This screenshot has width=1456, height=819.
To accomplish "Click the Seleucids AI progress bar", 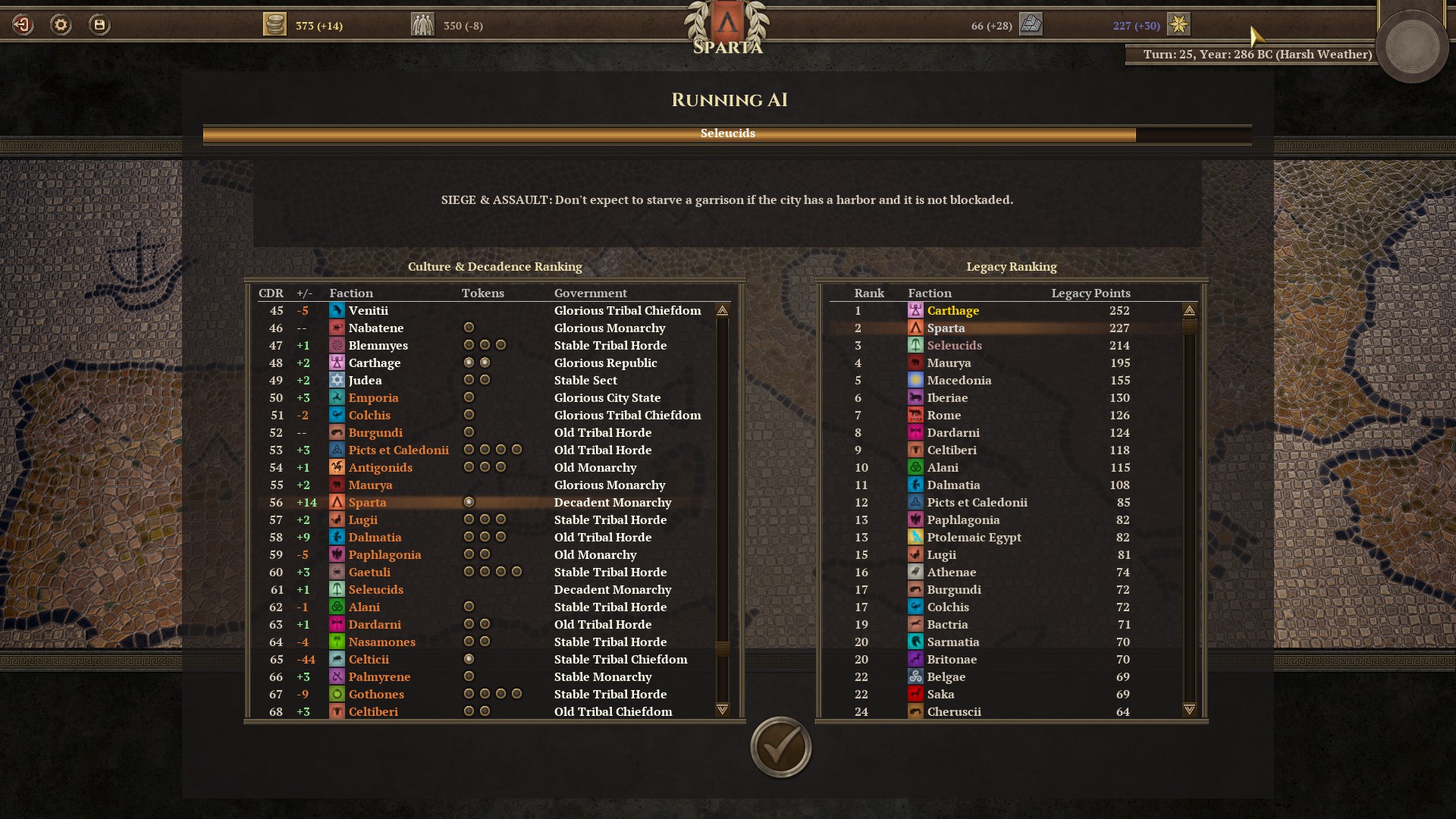I will (728, 133).
